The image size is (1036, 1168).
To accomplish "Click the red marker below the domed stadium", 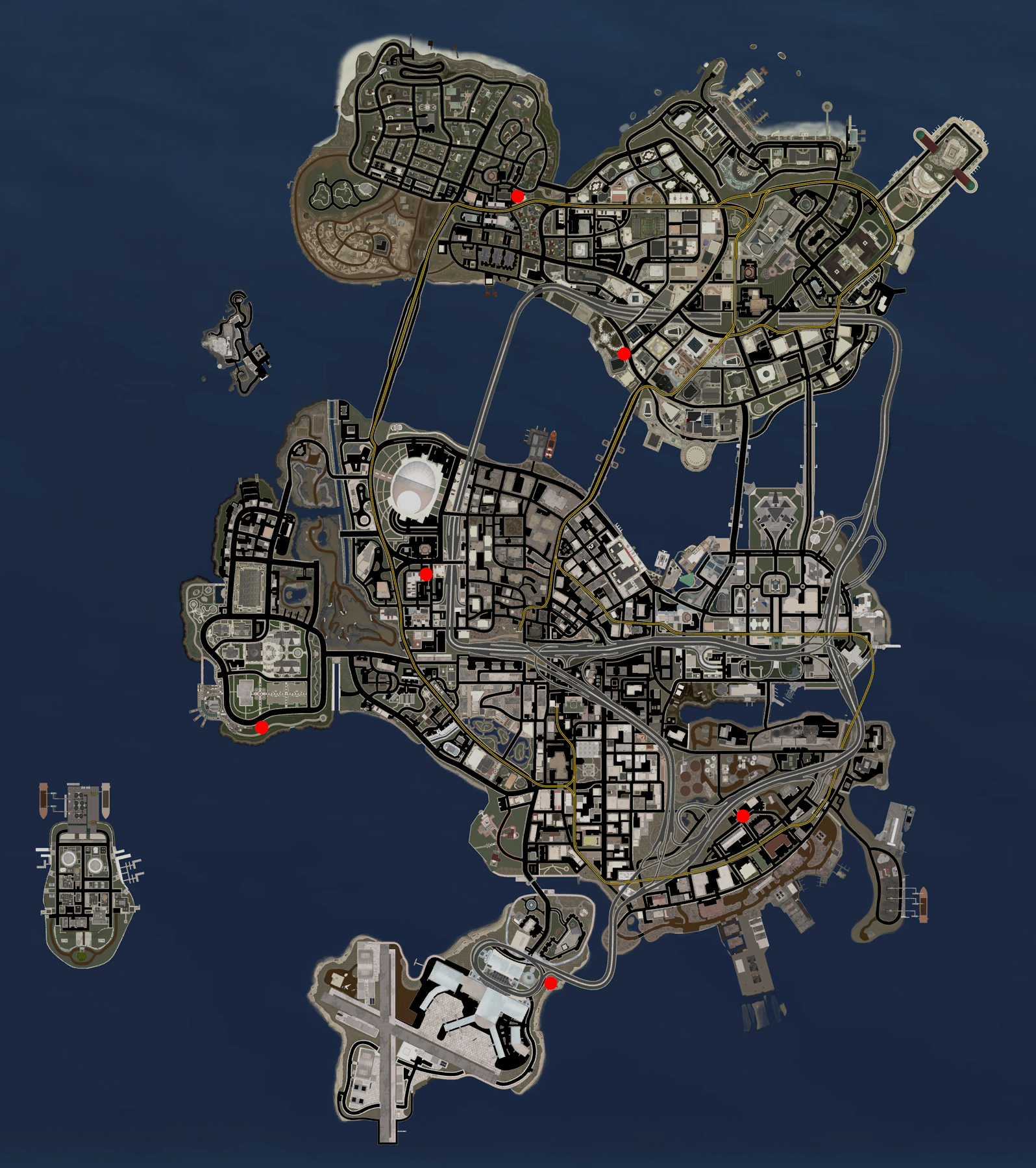I will (426, 574).
